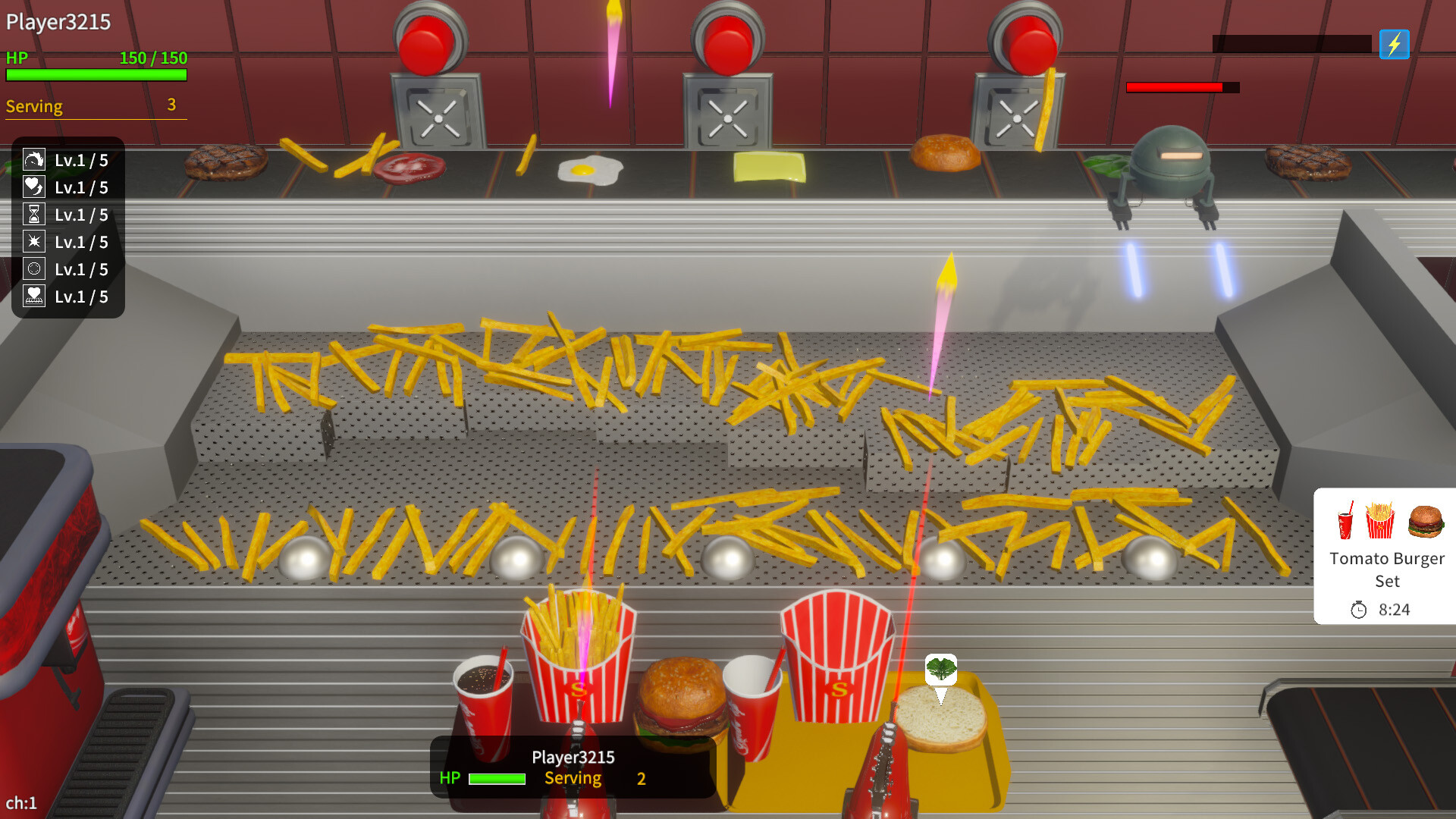The height and width of the screenshot is (819, 1456).
Task: Select the hourglass skill icon in the panel
Action: (x=34, y=215)
